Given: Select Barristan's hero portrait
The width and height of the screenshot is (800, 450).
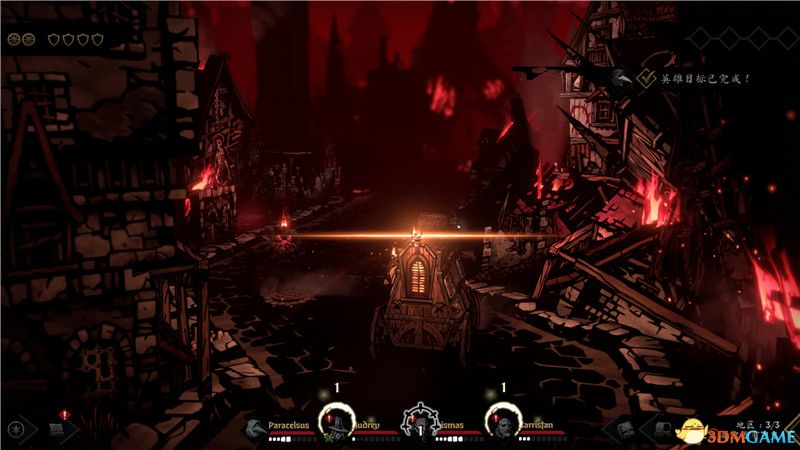Looking at the screenshot, I should click(503, 423).
